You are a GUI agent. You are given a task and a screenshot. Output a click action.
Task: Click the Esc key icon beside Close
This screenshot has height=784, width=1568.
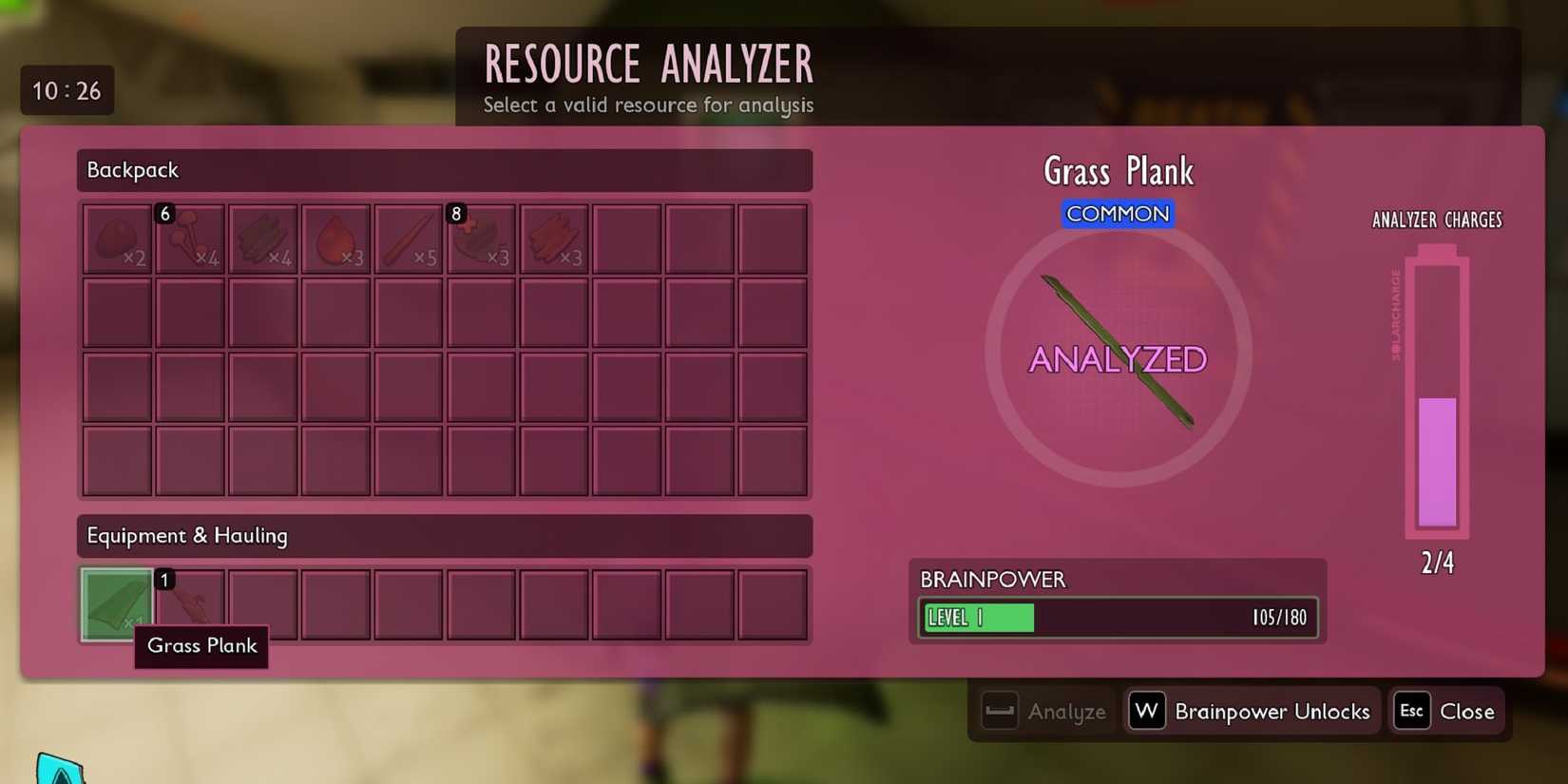pos(1410,711)
